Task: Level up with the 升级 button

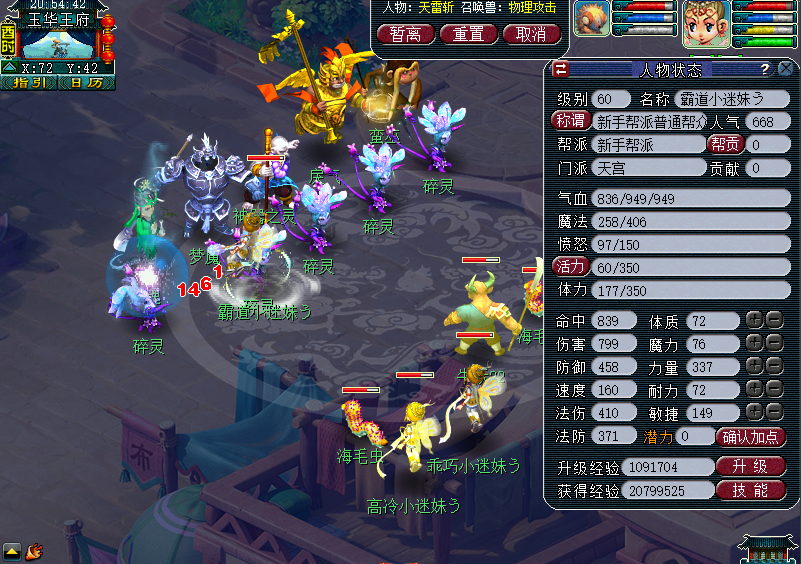Action: 751,467
